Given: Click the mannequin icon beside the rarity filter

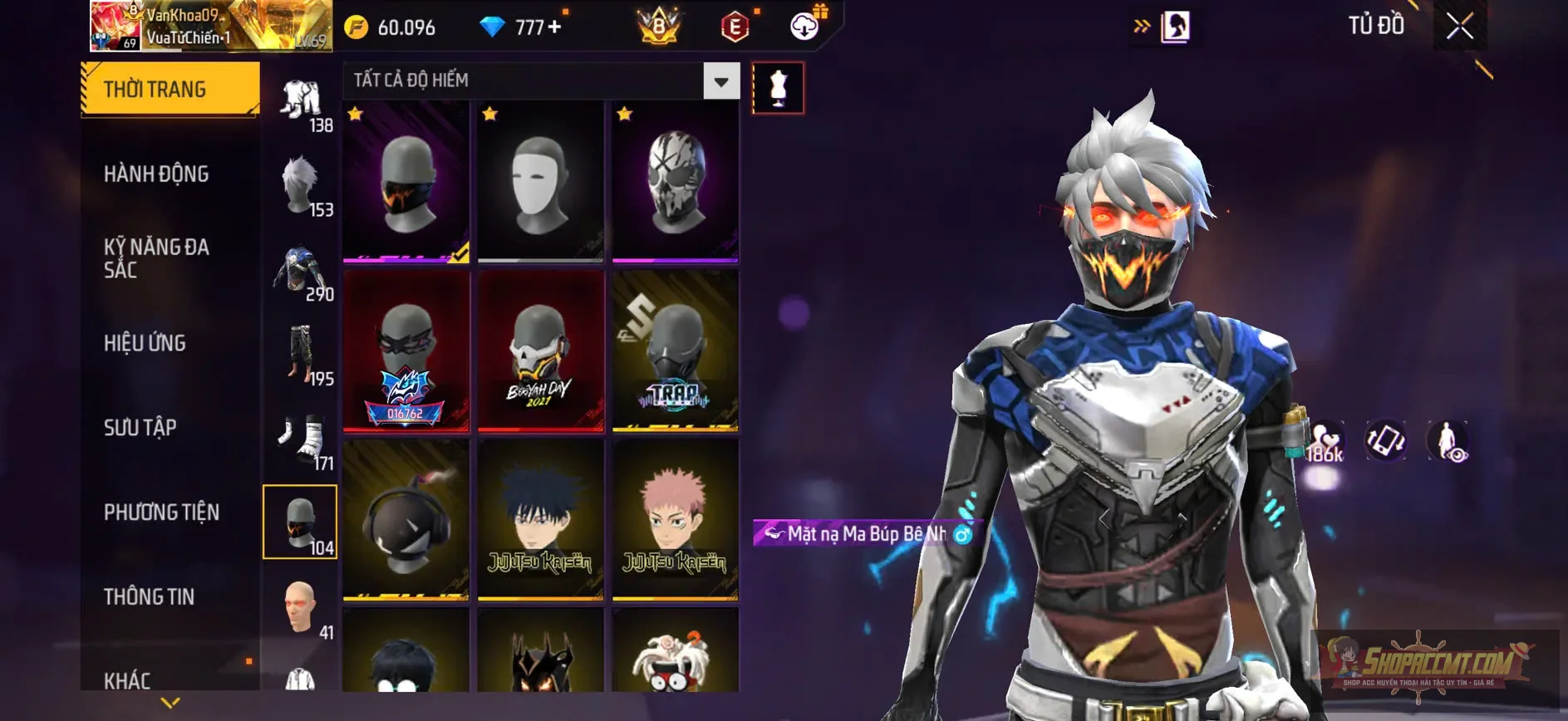Looking at the screenshot, I should click(779, 87).
